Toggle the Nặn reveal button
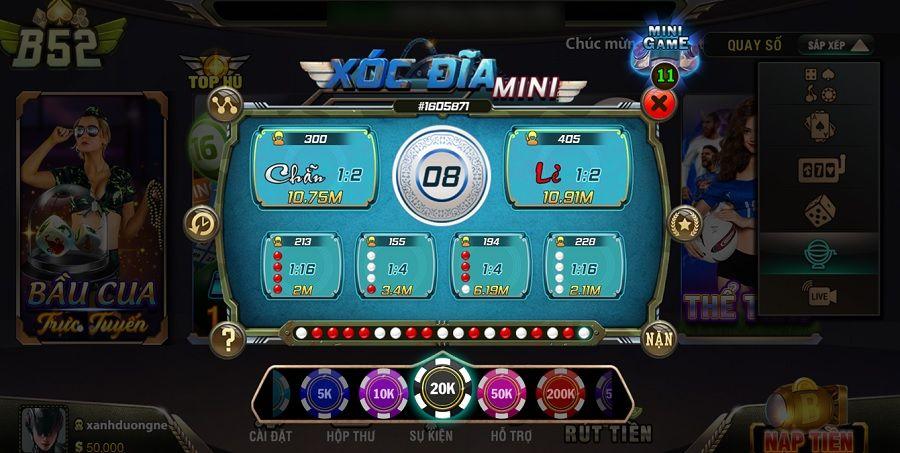 coord(658,338)
